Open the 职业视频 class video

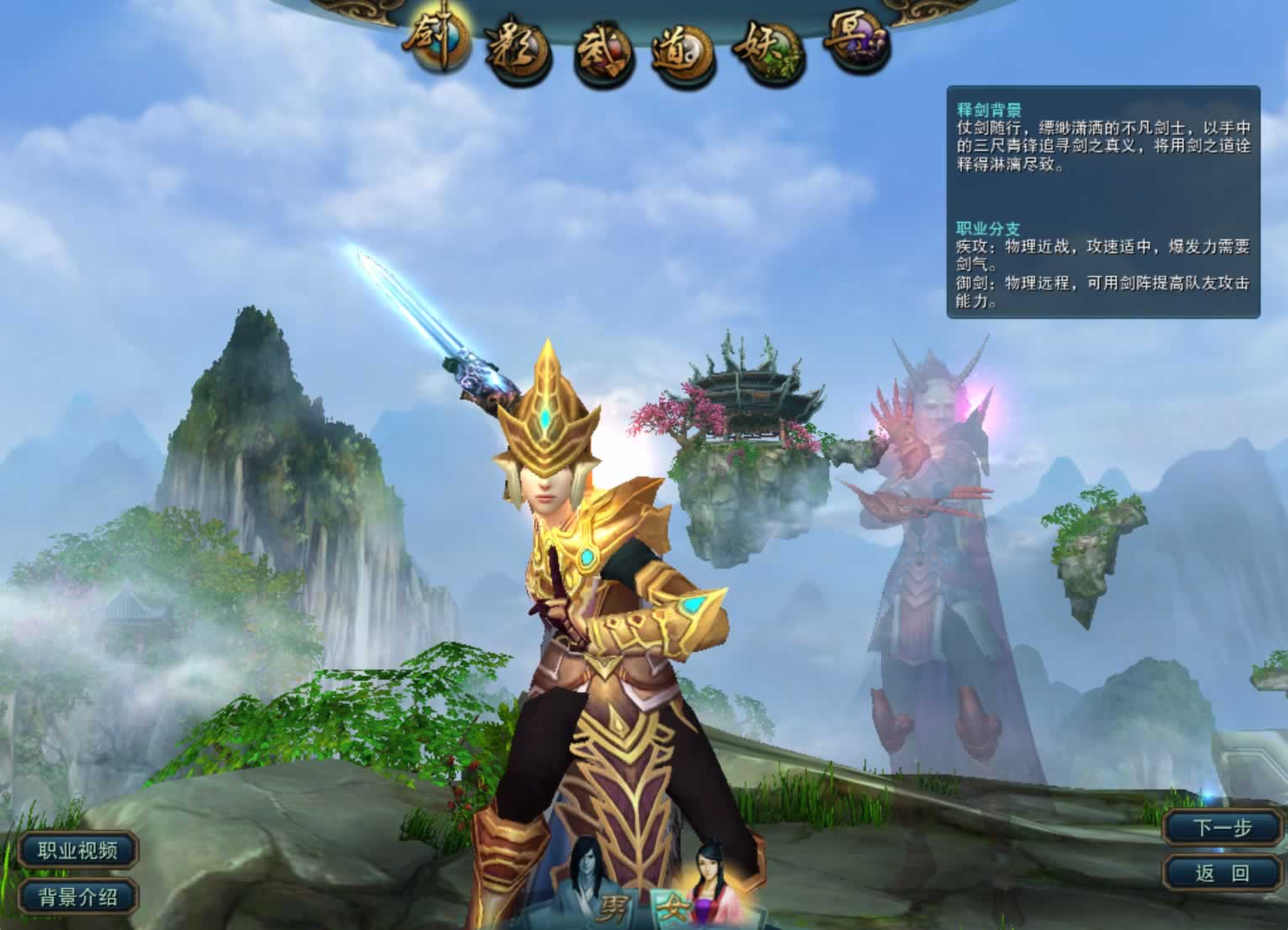coord(77,850)
